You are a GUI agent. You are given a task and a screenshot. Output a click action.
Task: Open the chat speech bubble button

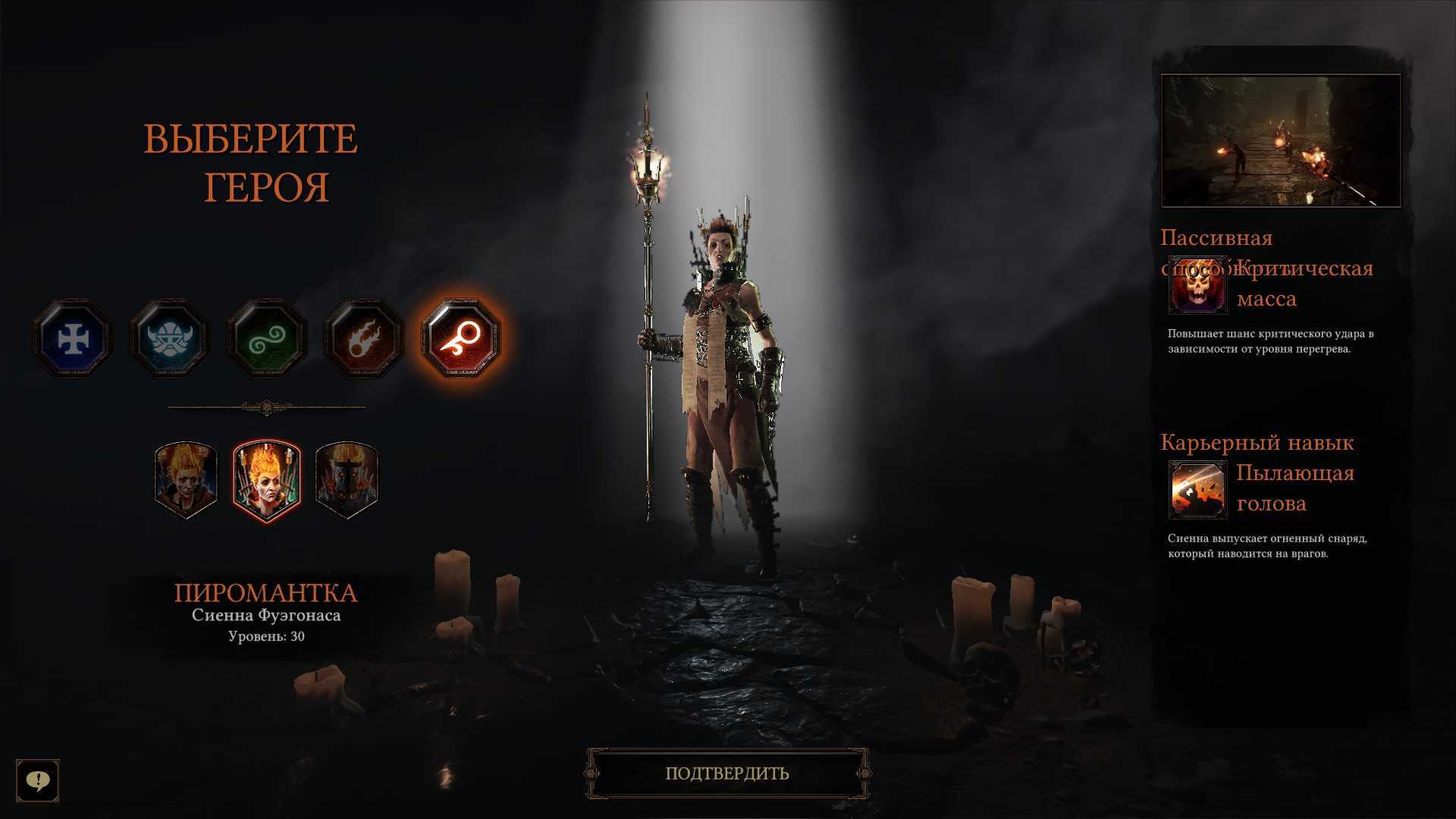[x=38, y=780]
